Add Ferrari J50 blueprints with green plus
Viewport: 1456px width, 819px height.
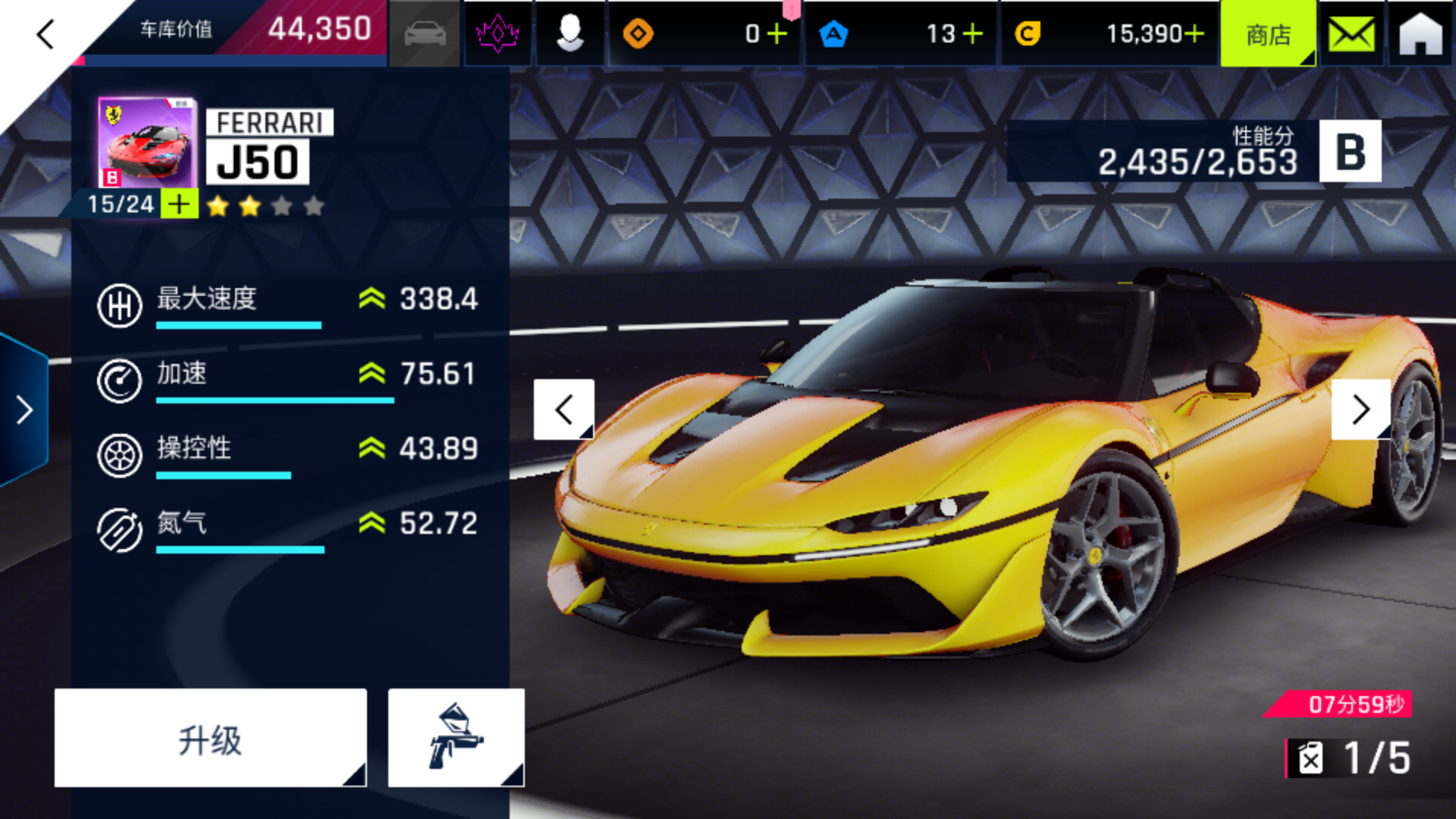coord(180,204)
